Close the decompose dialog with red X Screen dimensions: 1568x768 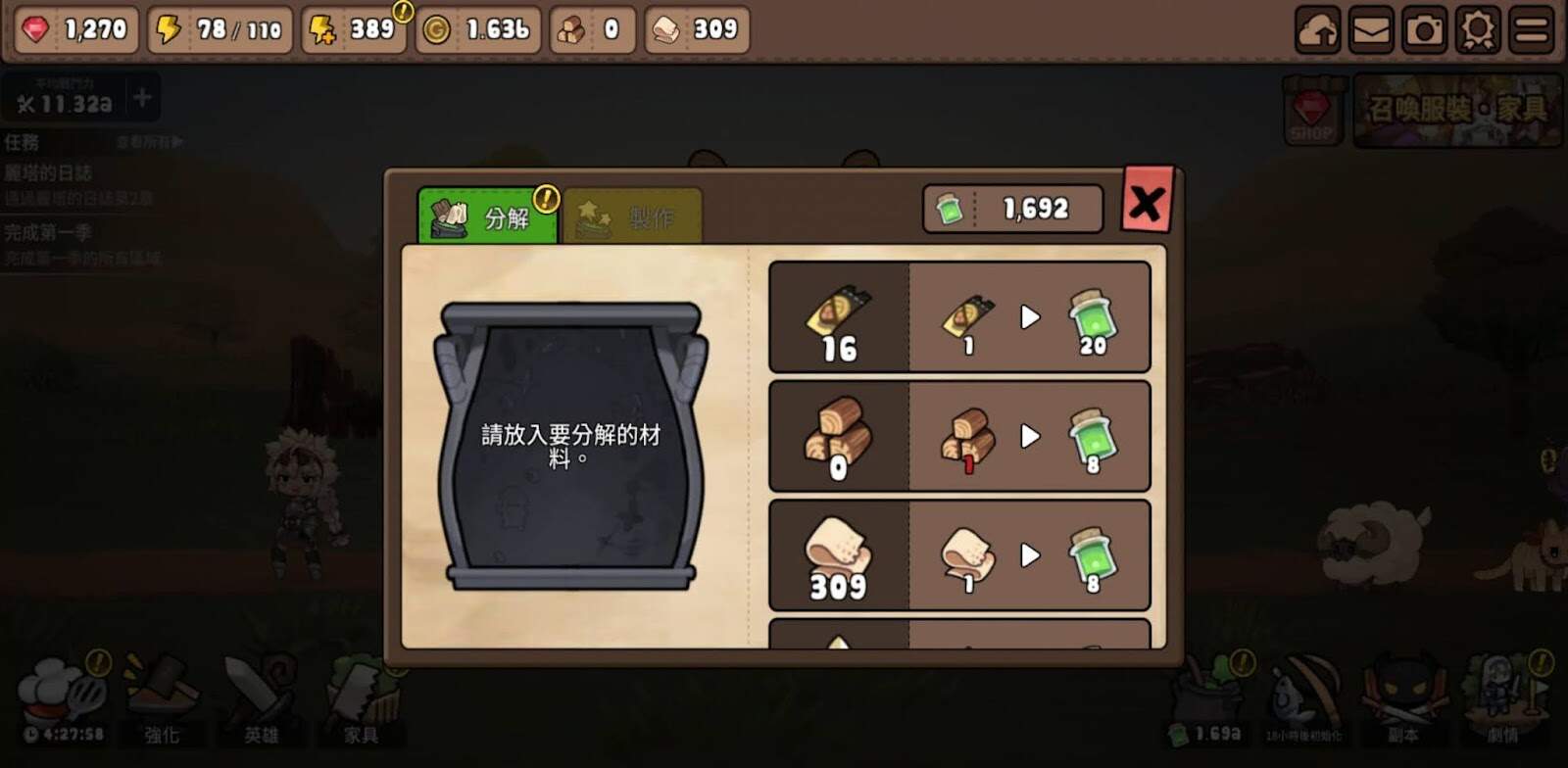(1146, 202)
